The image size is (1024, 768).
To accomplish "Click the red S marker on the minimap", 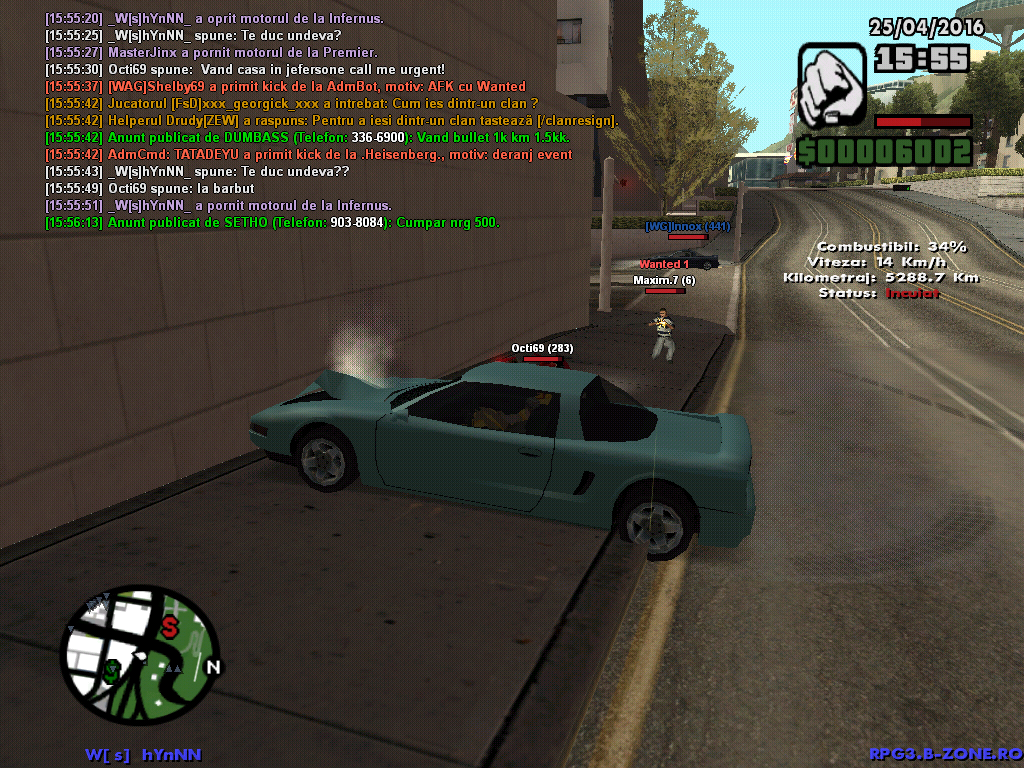I will 170,628.
